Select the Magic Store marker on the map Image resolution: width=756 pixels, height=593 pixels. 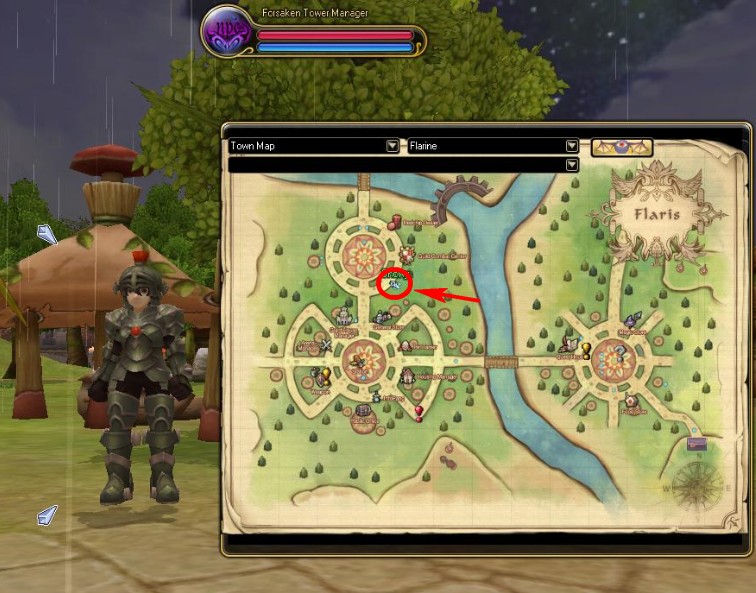632,321
